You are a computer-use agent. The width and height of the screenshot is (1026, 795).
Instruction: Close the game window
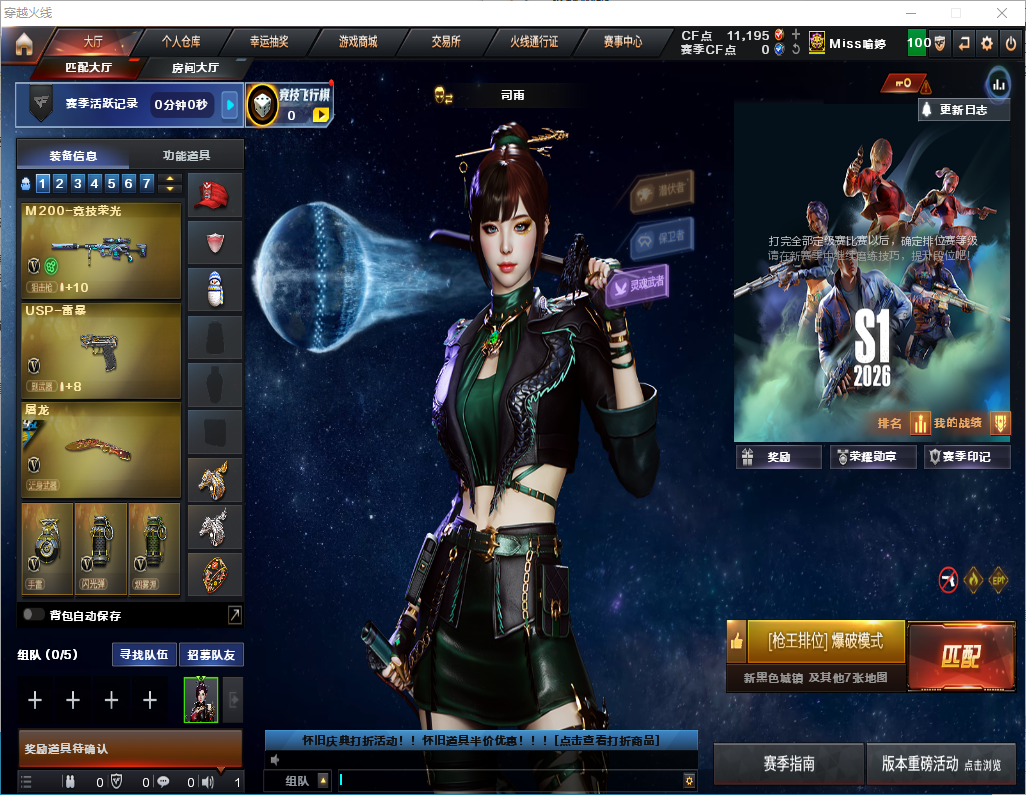pos(1002,13)
